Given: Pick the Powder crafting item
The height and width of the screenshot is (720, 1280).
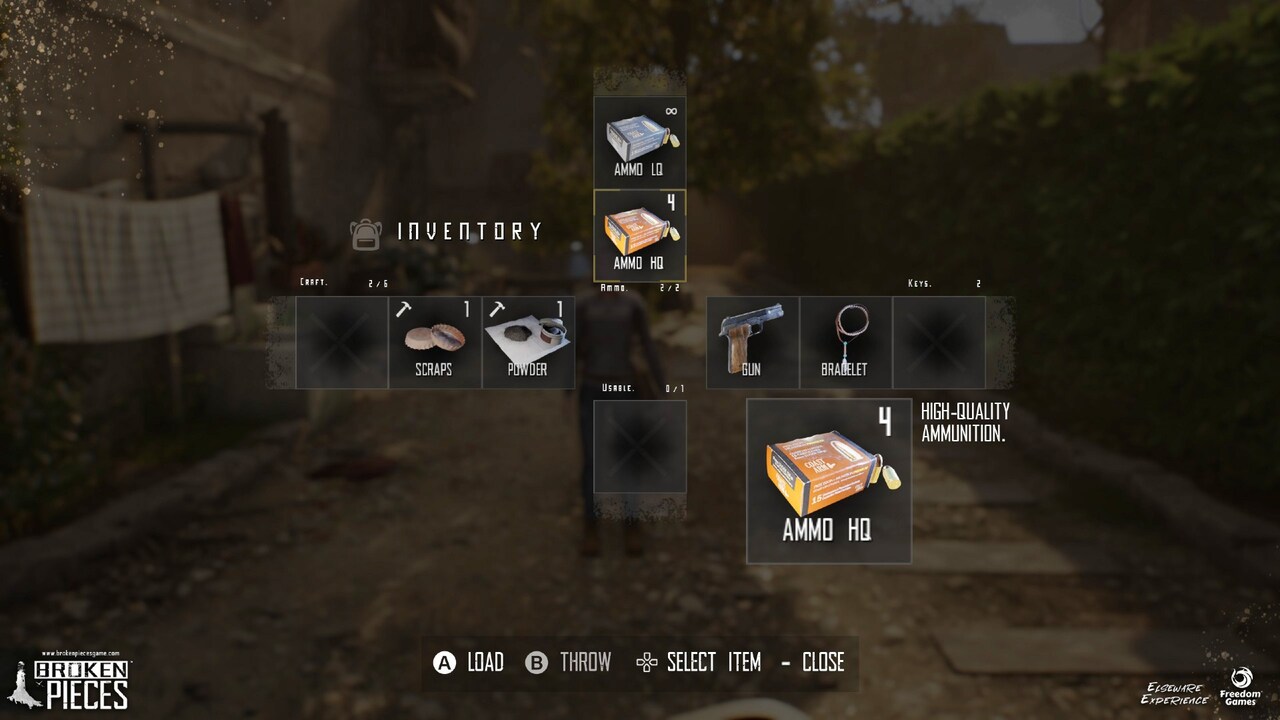Looking at the screenshot, I should pos(528,342).
